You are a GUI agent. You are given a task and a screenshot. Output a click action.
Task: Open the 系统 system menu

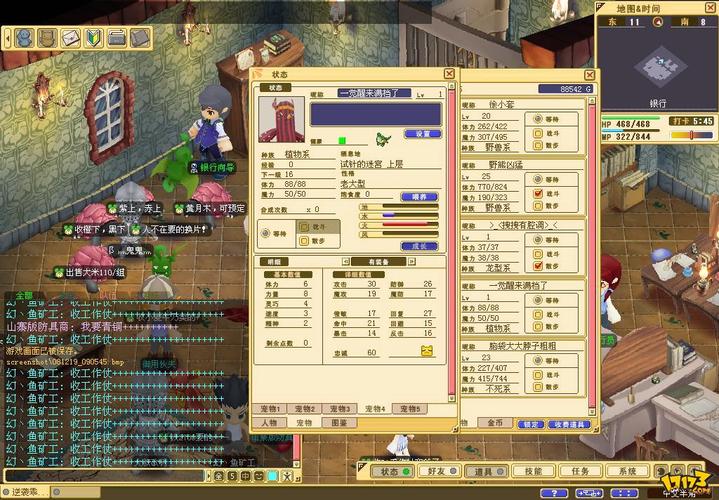(627, 471)
